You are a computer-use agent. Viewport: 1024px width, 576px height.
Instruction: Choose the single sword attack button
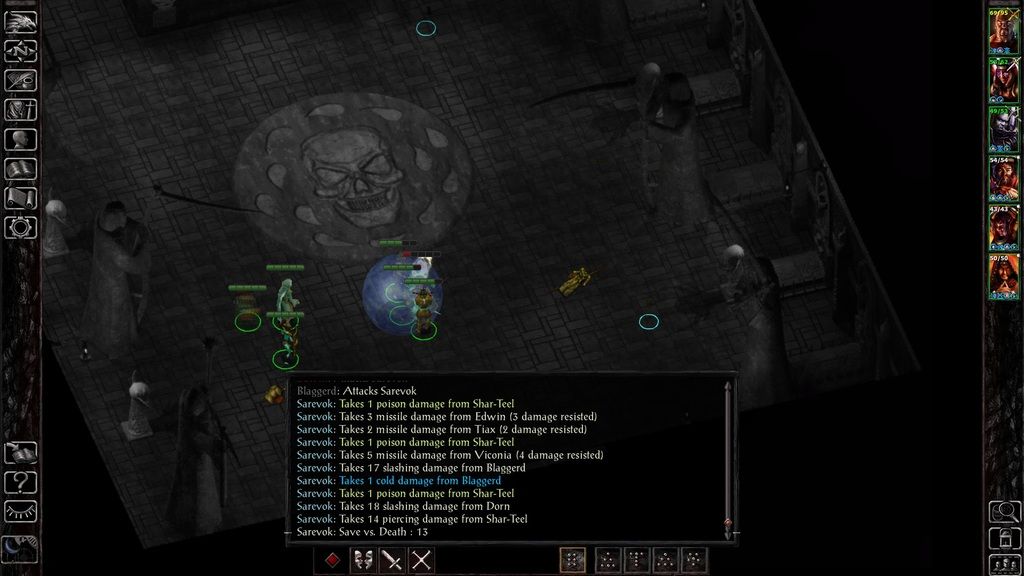392,560
